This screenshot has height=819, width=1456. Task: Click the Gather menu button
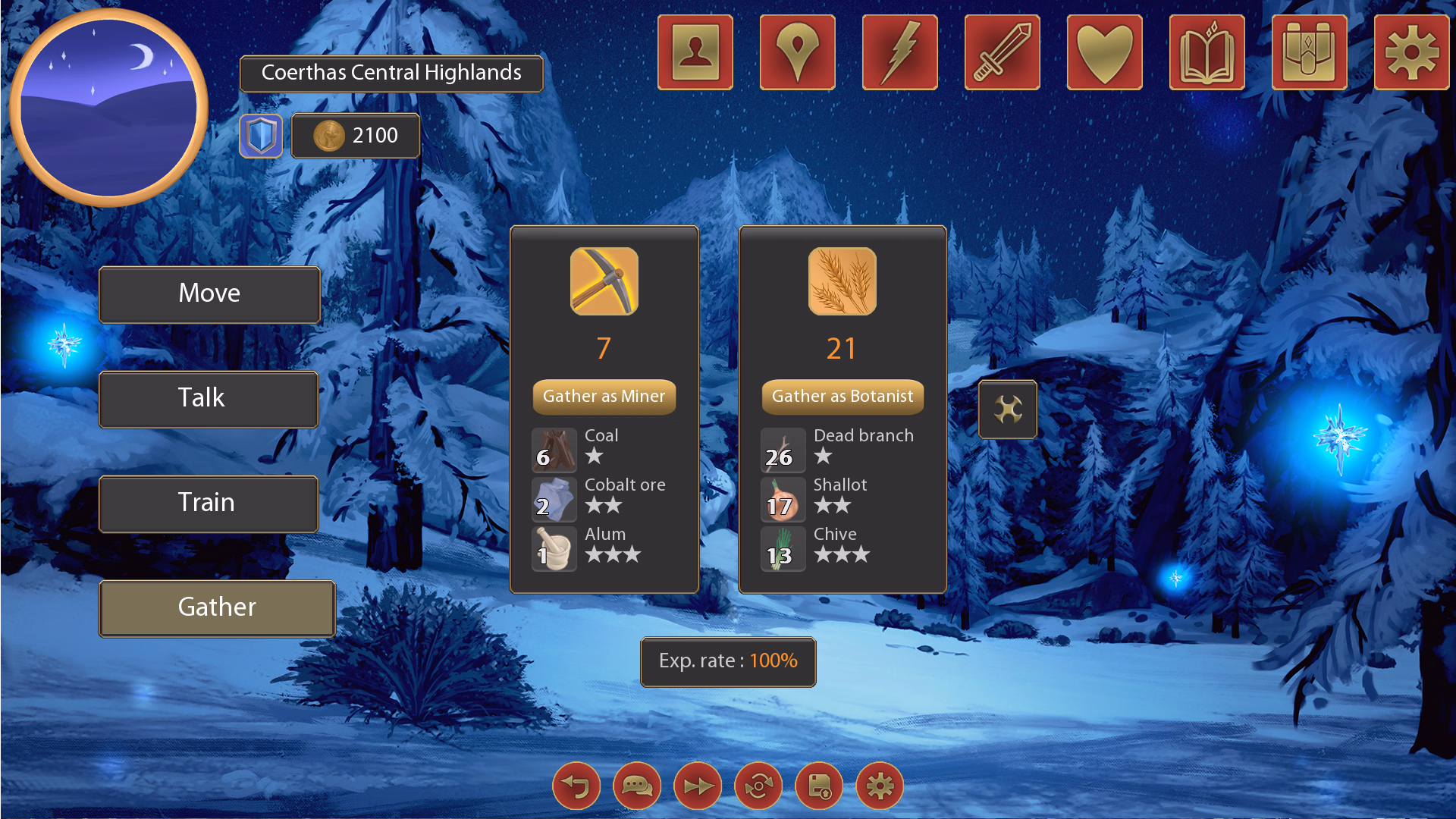217,608
